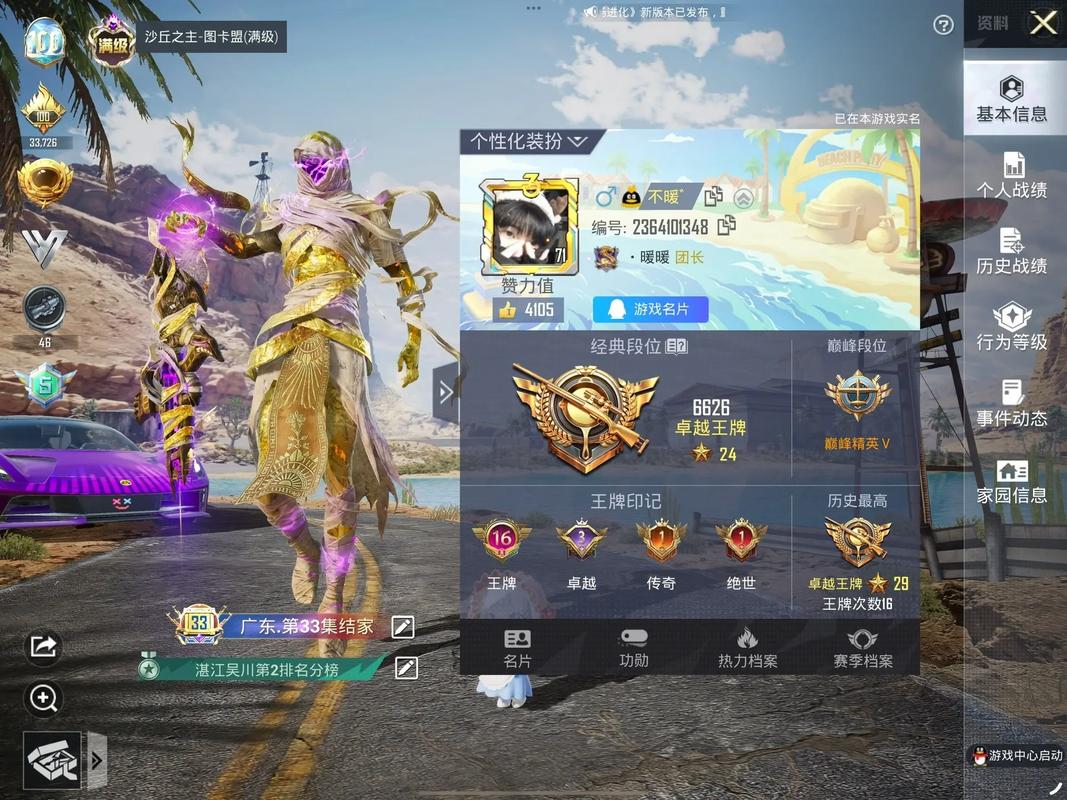The image size is (1067, 800).
Task: Show the 热力档案 bottom tab
Action: coord(747,648)
